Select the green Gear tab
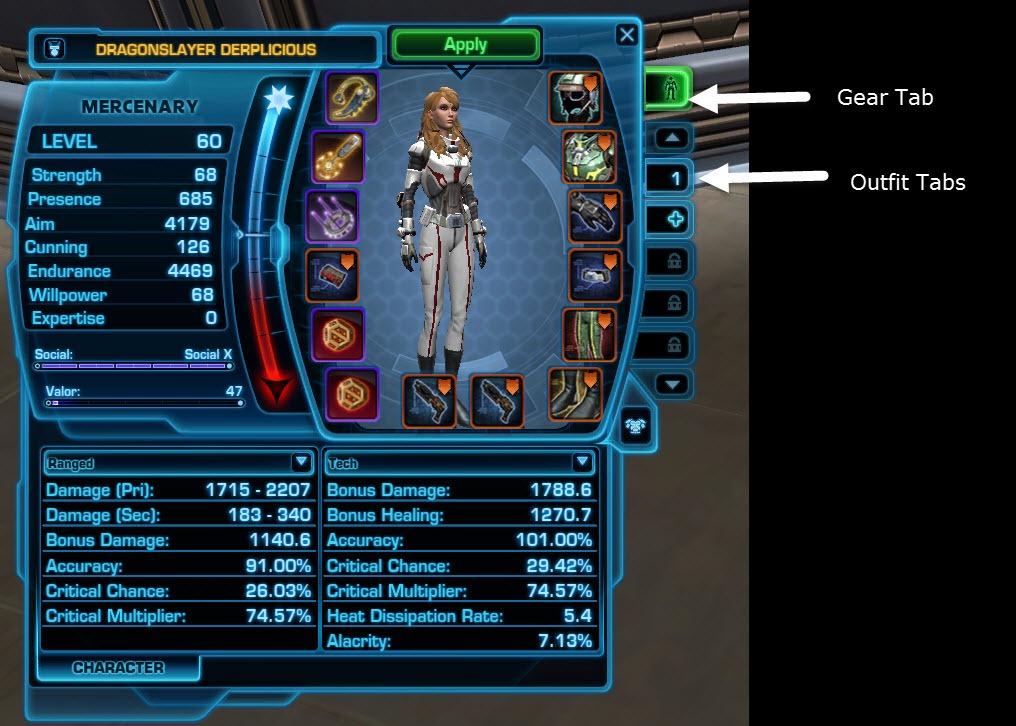The width and height of the screenshot is (1016, 726). [x=669, y=92]
